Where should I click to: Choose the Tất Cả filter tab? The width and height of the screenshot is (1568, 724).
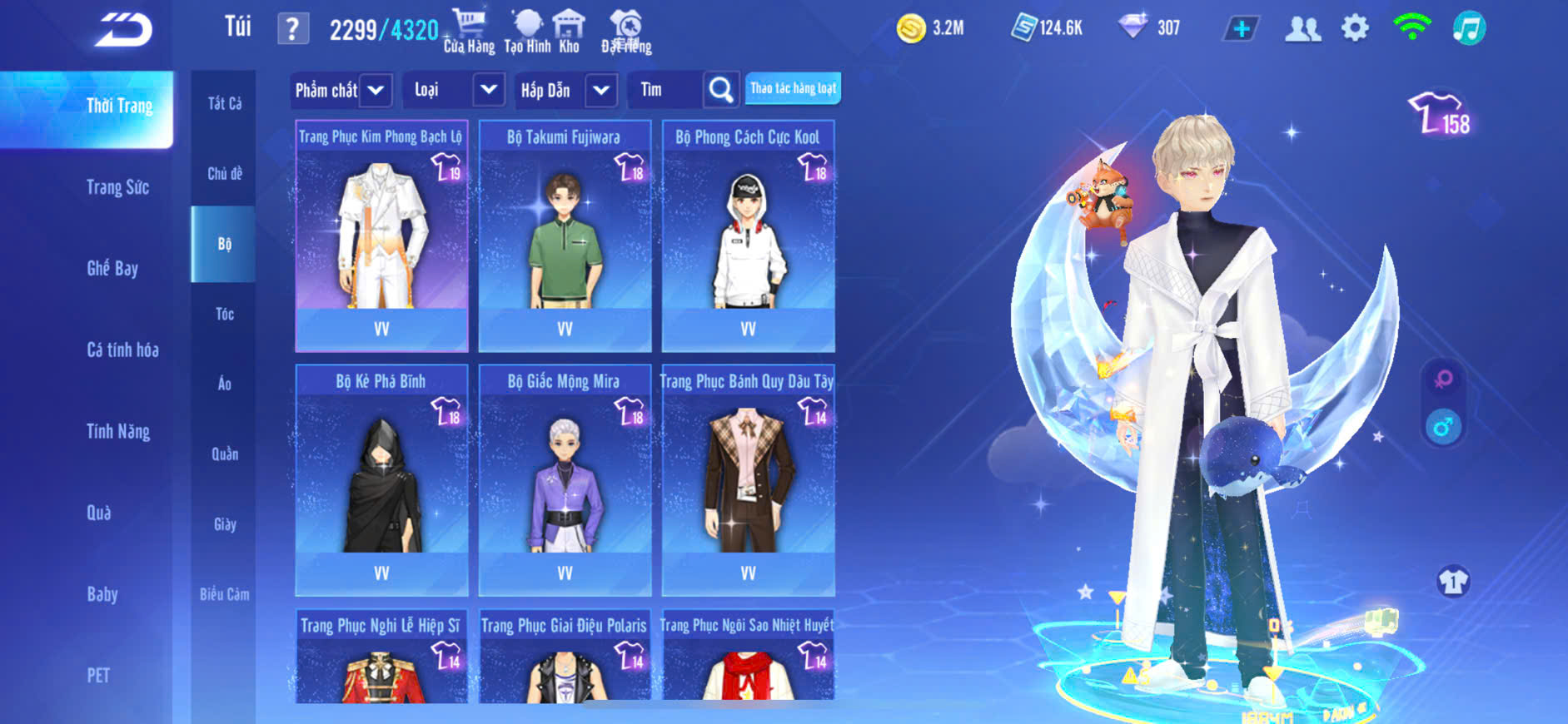click(224, 103)
